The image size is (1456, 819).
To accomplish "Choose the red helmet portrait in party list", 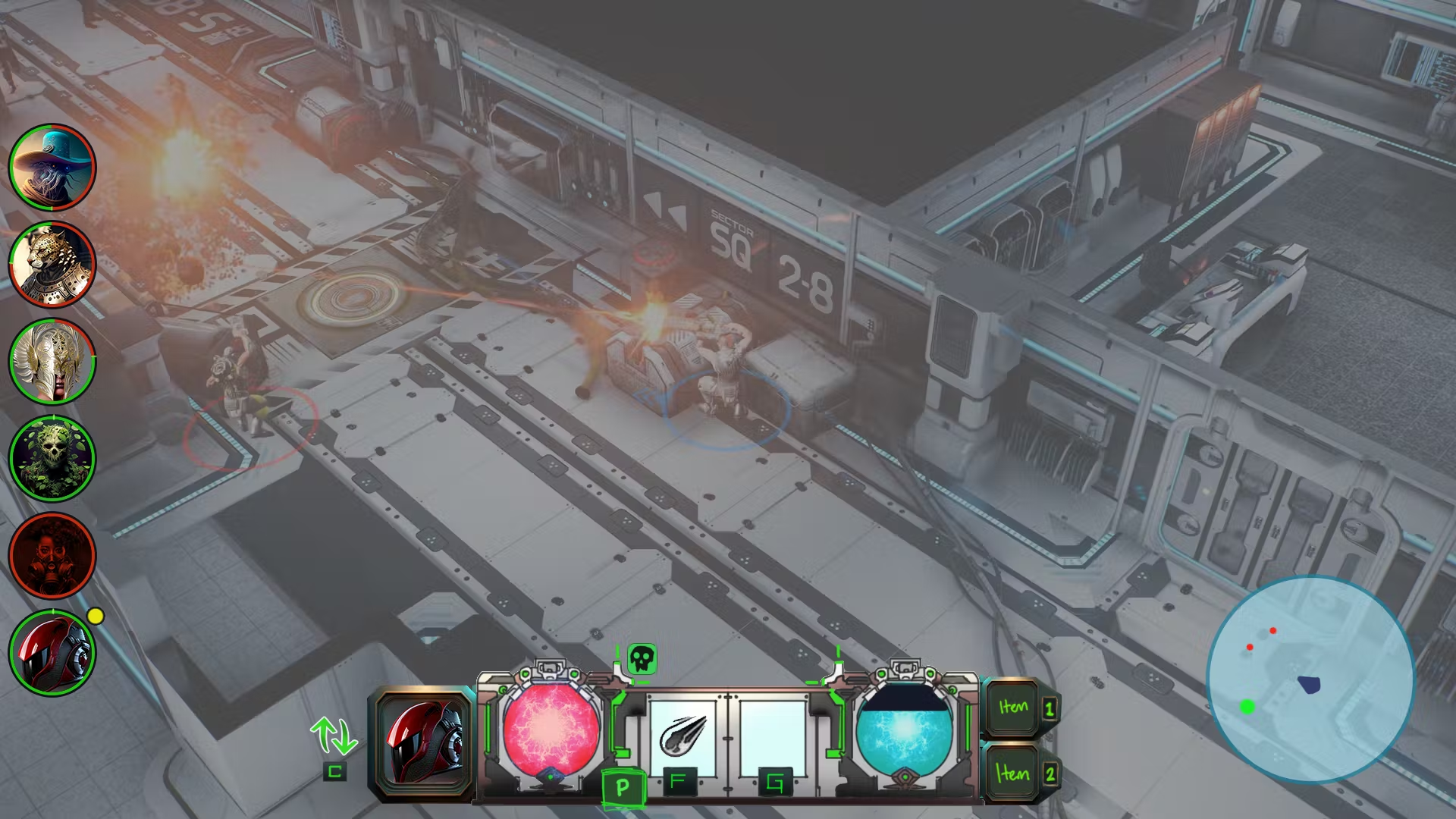I will pyautogui.click(x=52, y=653).
